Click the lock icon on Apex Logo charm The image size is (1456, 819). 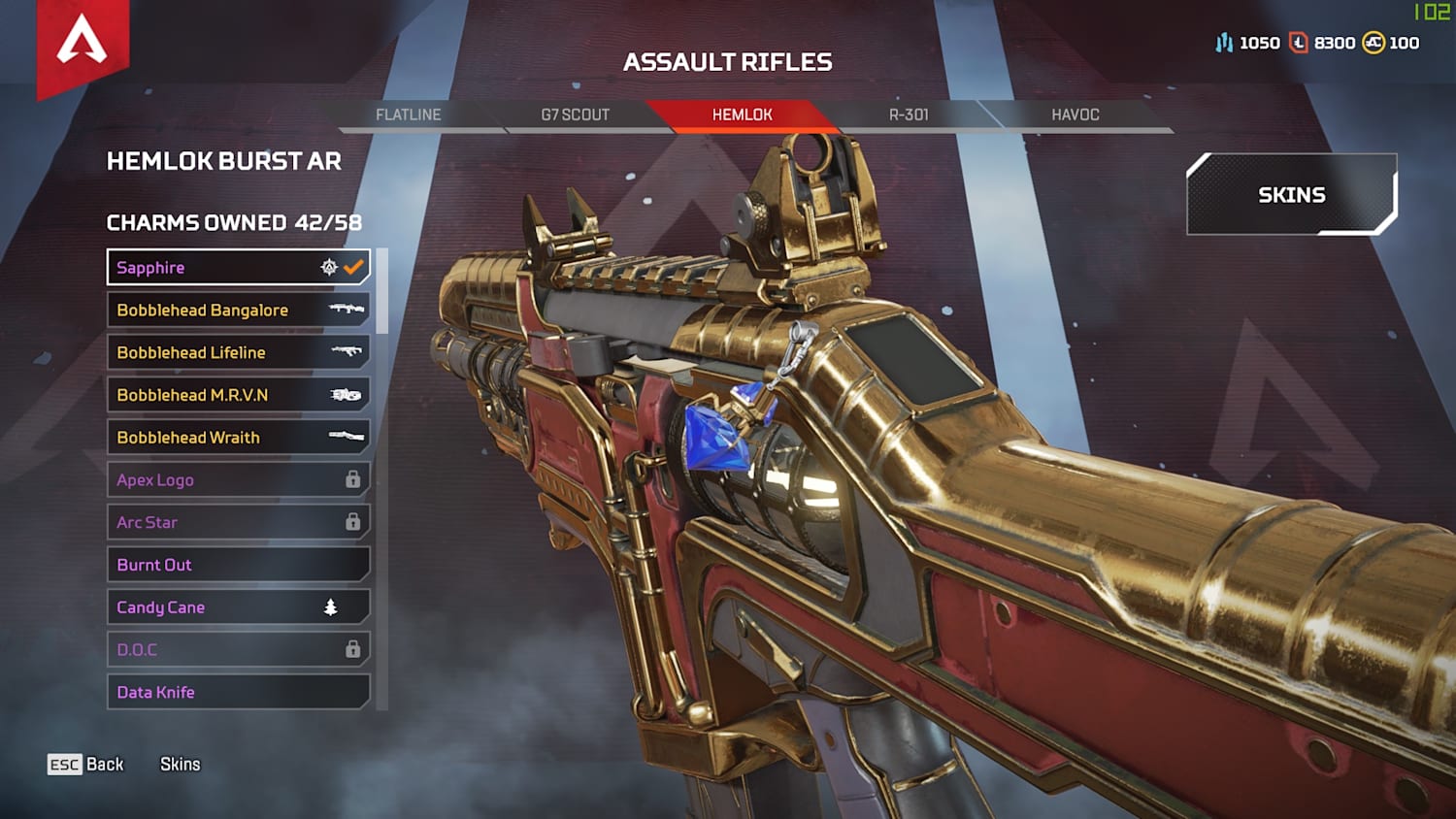(x=352, y=479)
